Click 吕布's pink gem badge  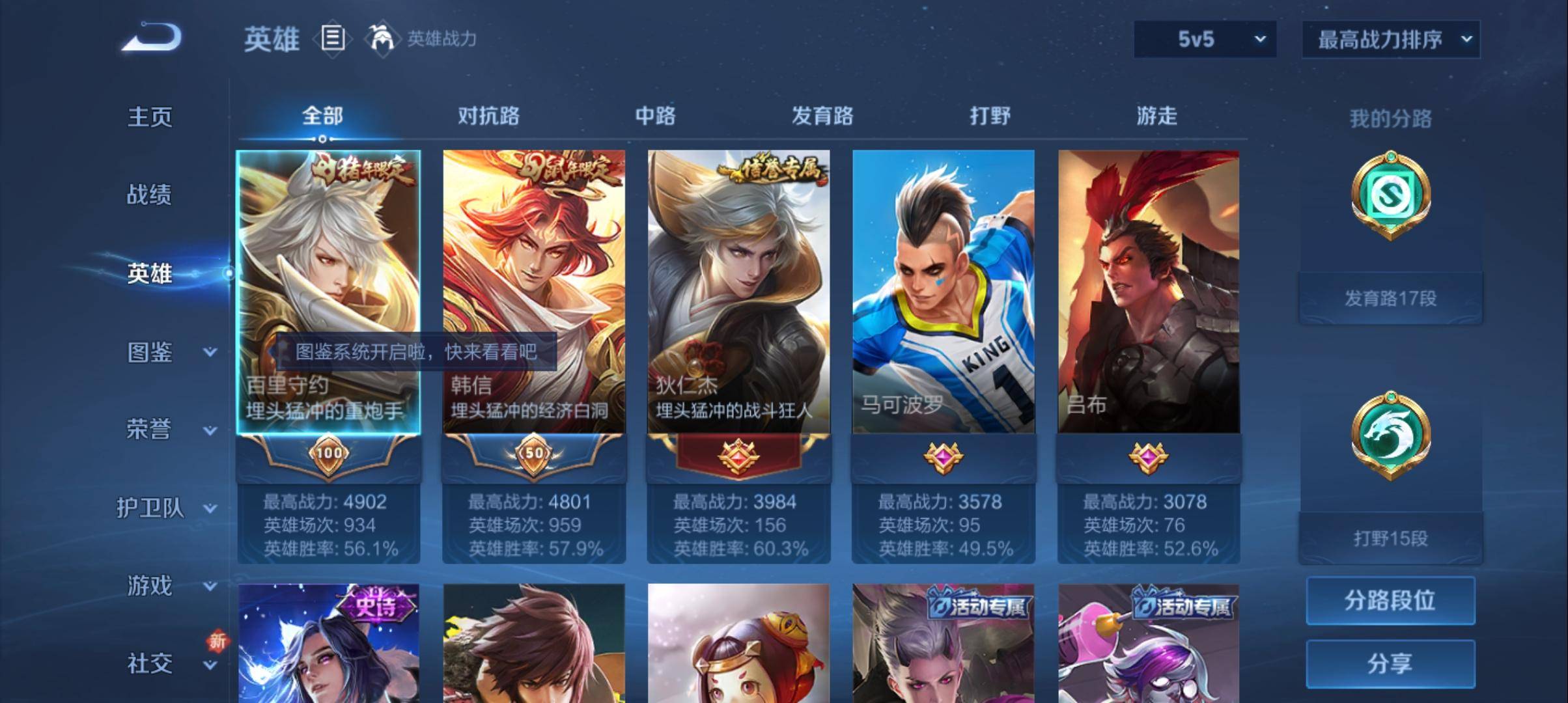click(1148, 457)
